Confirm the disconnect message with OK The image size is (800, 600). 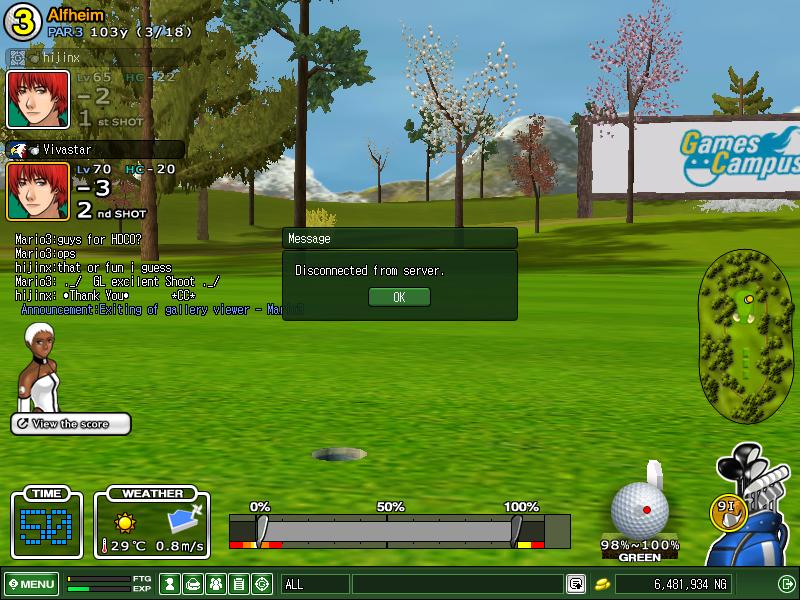(x=399, y=297)
